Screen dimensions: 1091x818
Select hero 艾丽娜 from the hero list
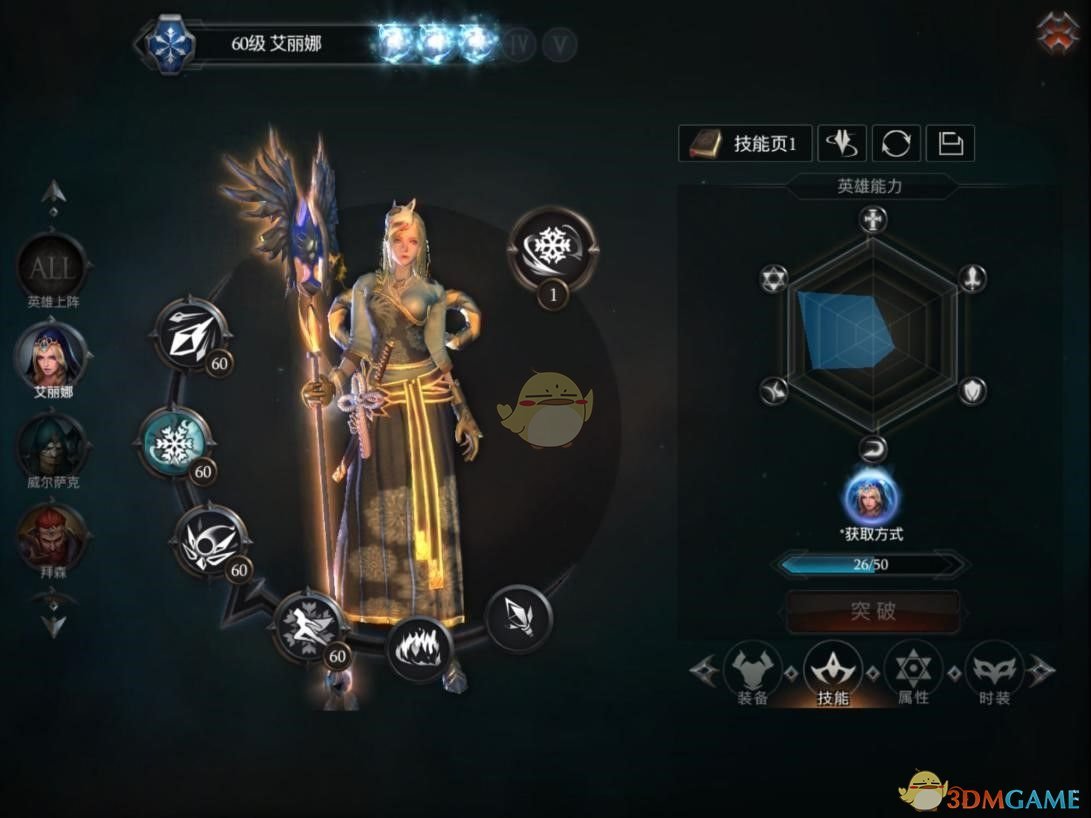pyautogui.click(x=50, y=356)
